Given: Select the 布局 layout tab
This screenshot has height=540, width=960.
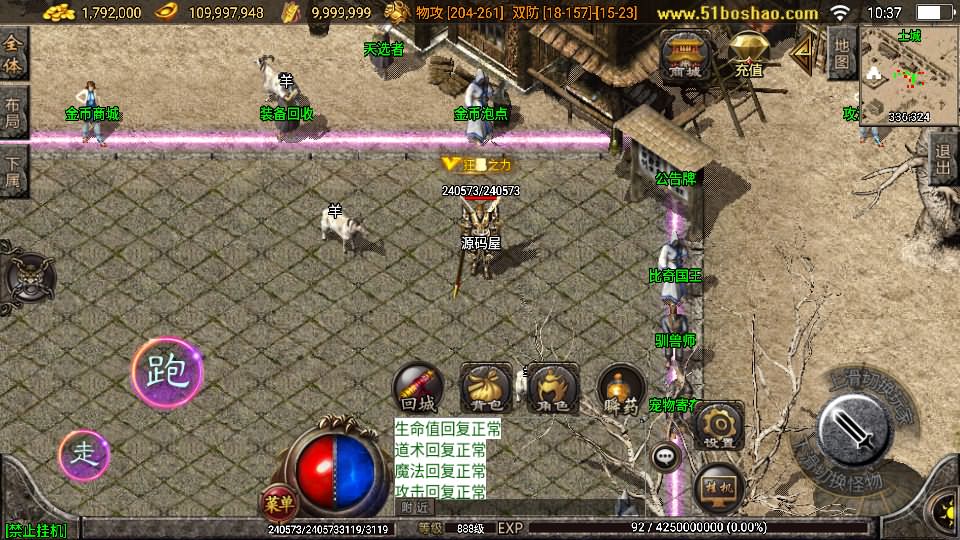Looking at the screenshot, I should 13,112.
